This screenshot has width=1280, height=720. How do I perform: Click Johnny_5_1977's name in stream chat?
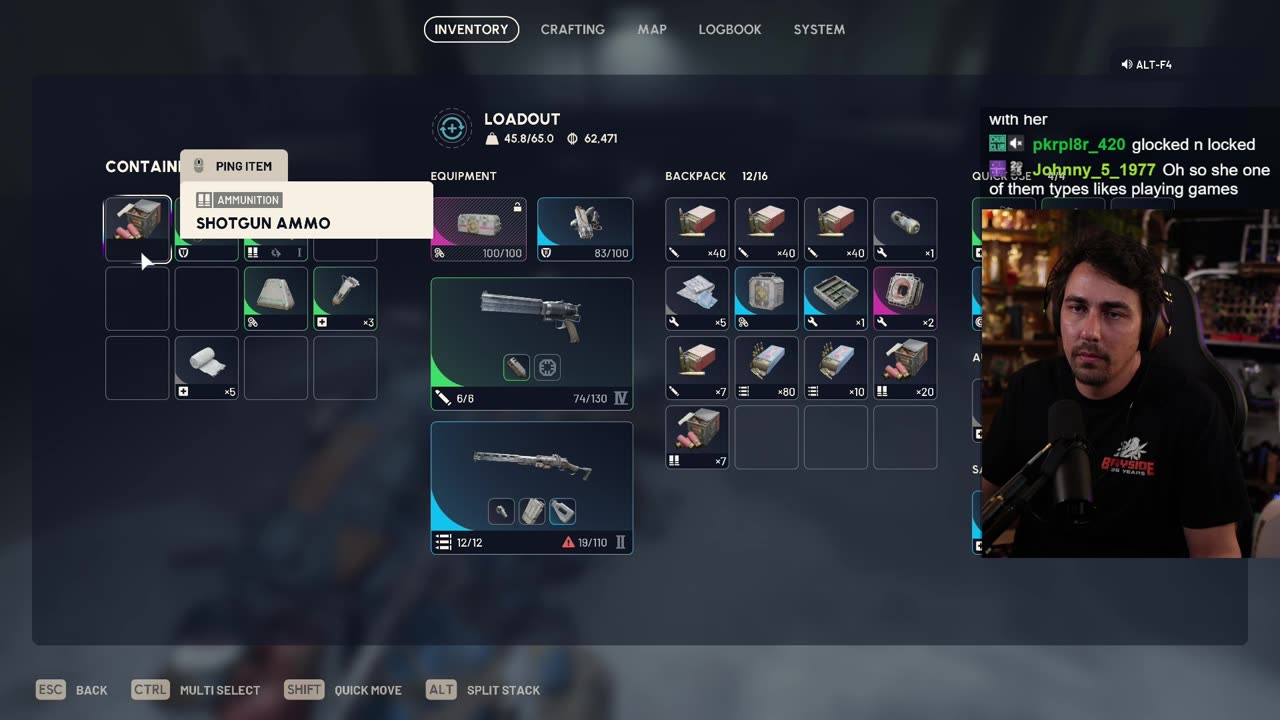point(1094,170)
